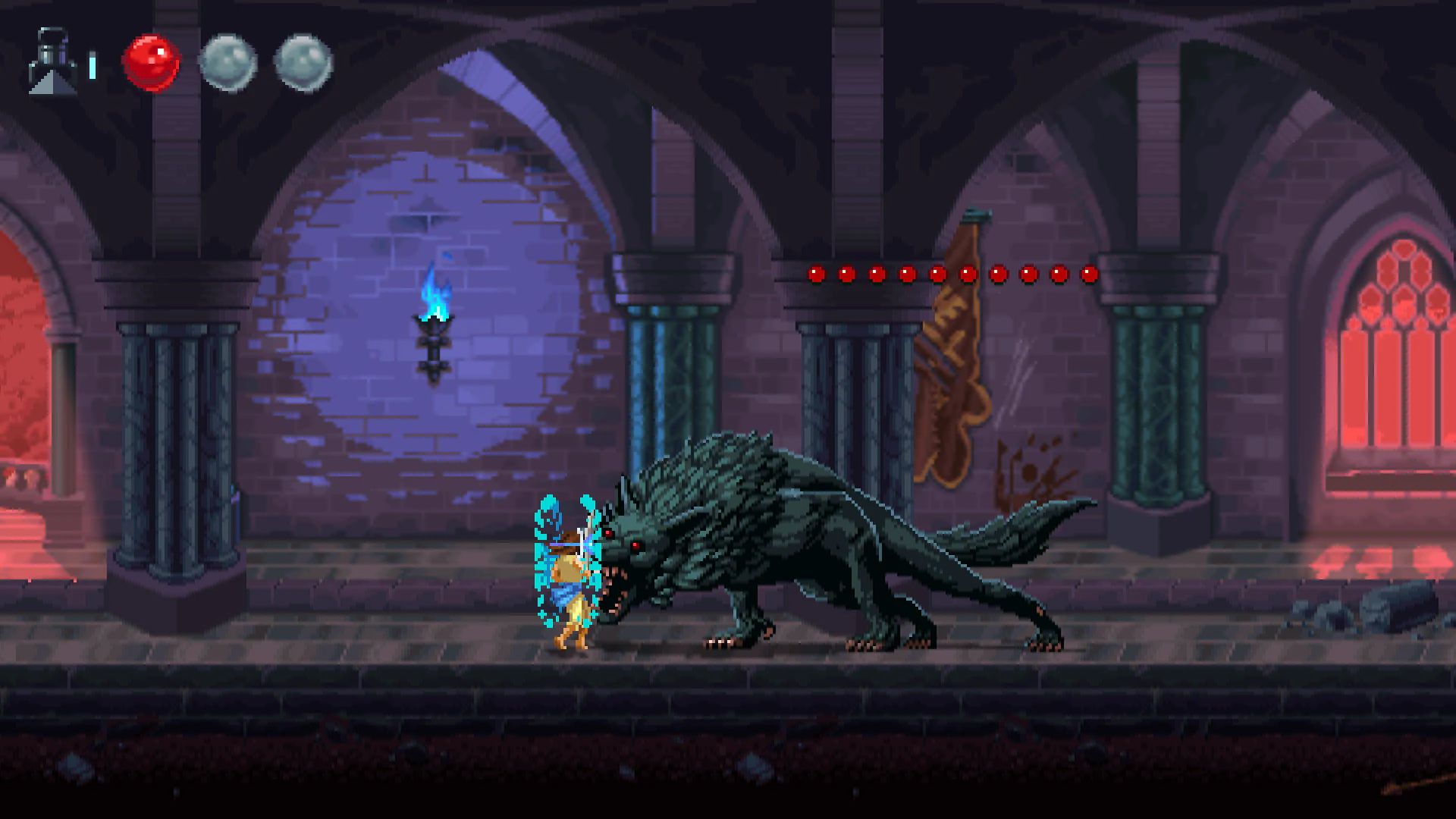Click the small cyan charge bar beside the flask
The image size is (1456, 819).
(93, 64)
